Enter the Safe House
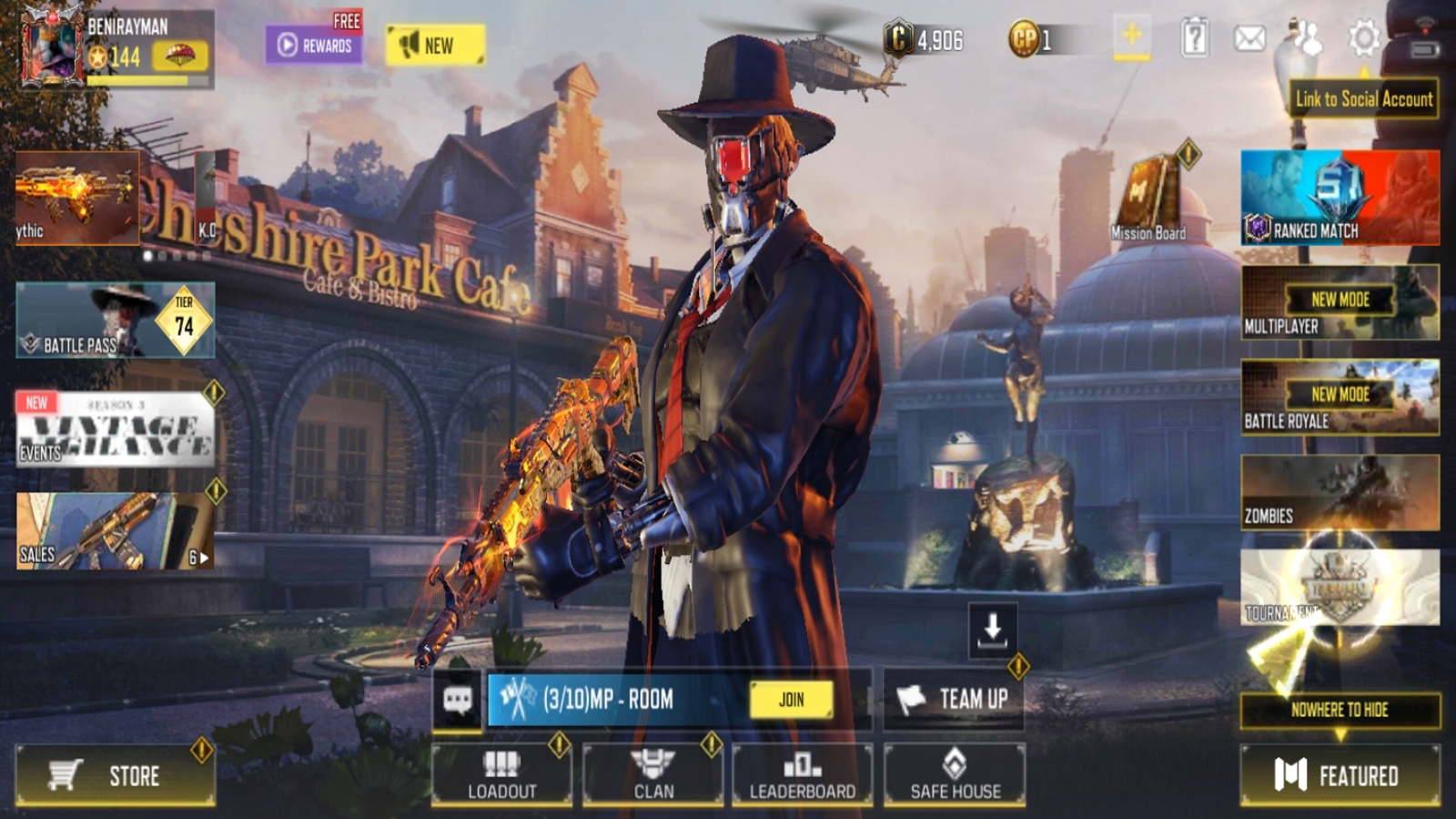Image resolution: width=1456 pixels, height=819 pixels. 955,775
